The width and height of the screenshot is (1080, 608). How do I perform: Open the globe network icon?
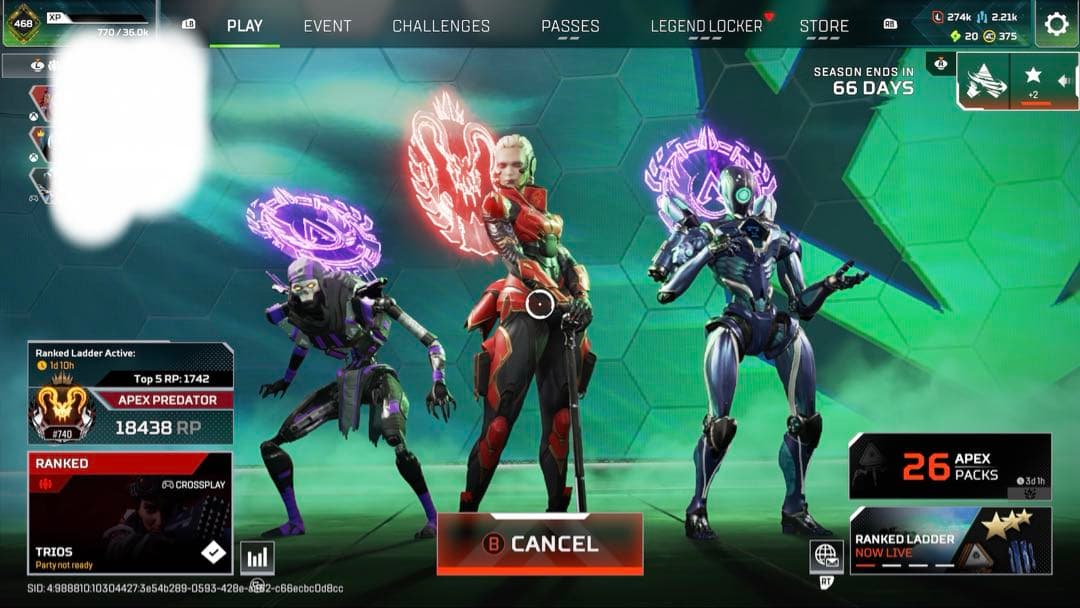[x=825, y=555]
